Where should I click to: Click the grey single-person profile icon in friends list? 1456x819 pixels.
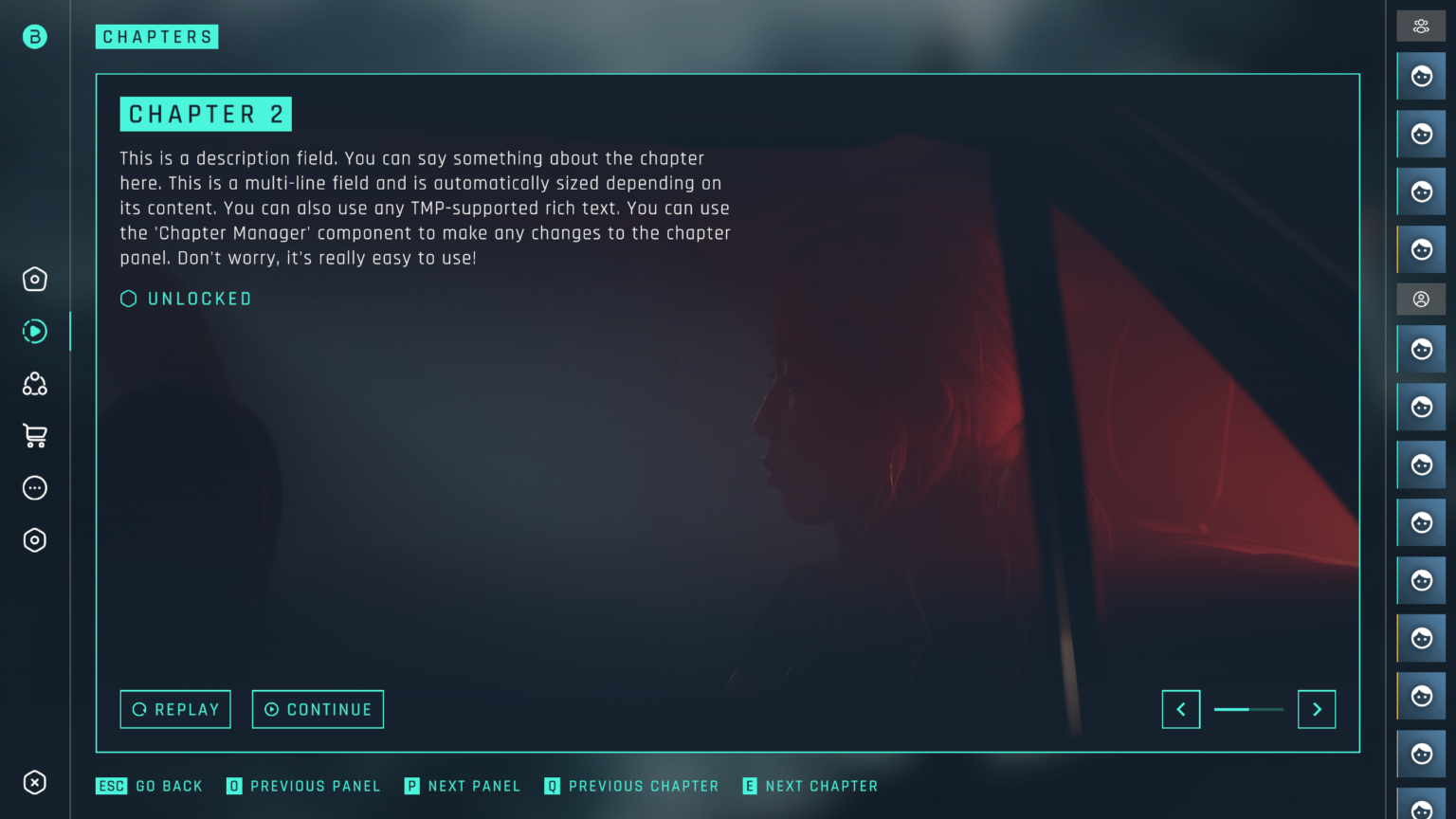point(1420,300)
